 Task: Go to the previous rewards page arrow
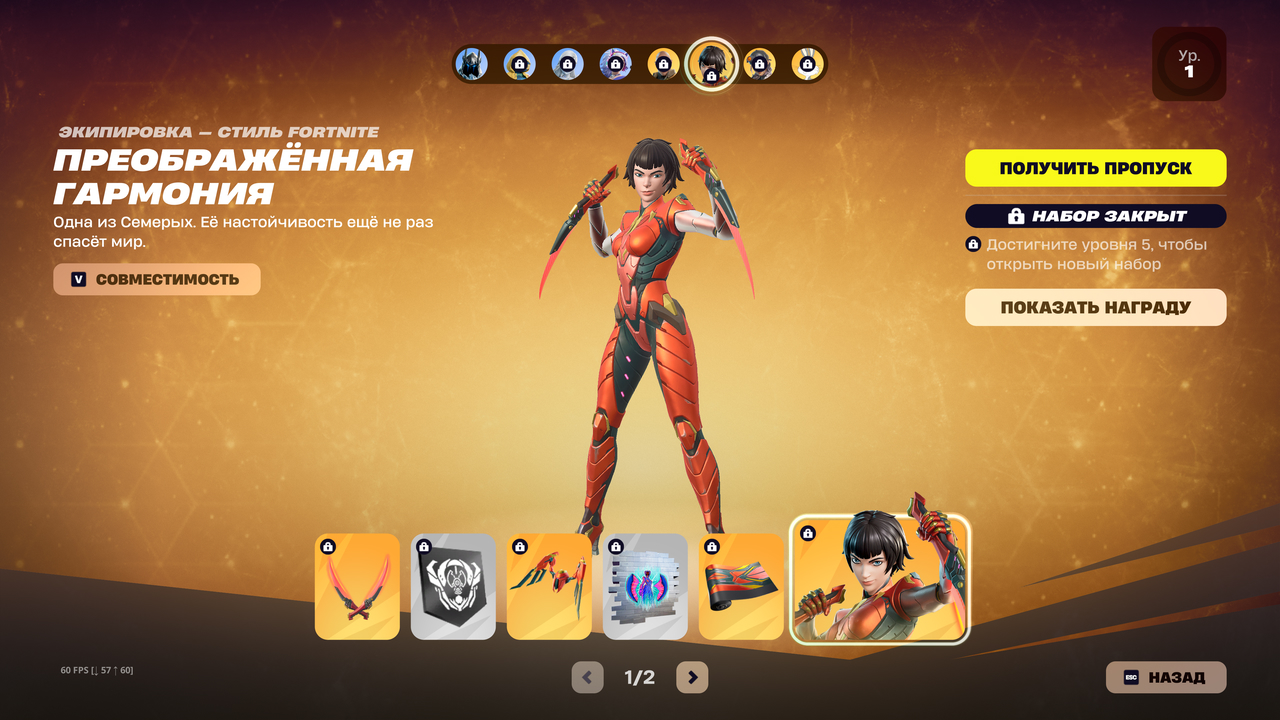point(587,677)
